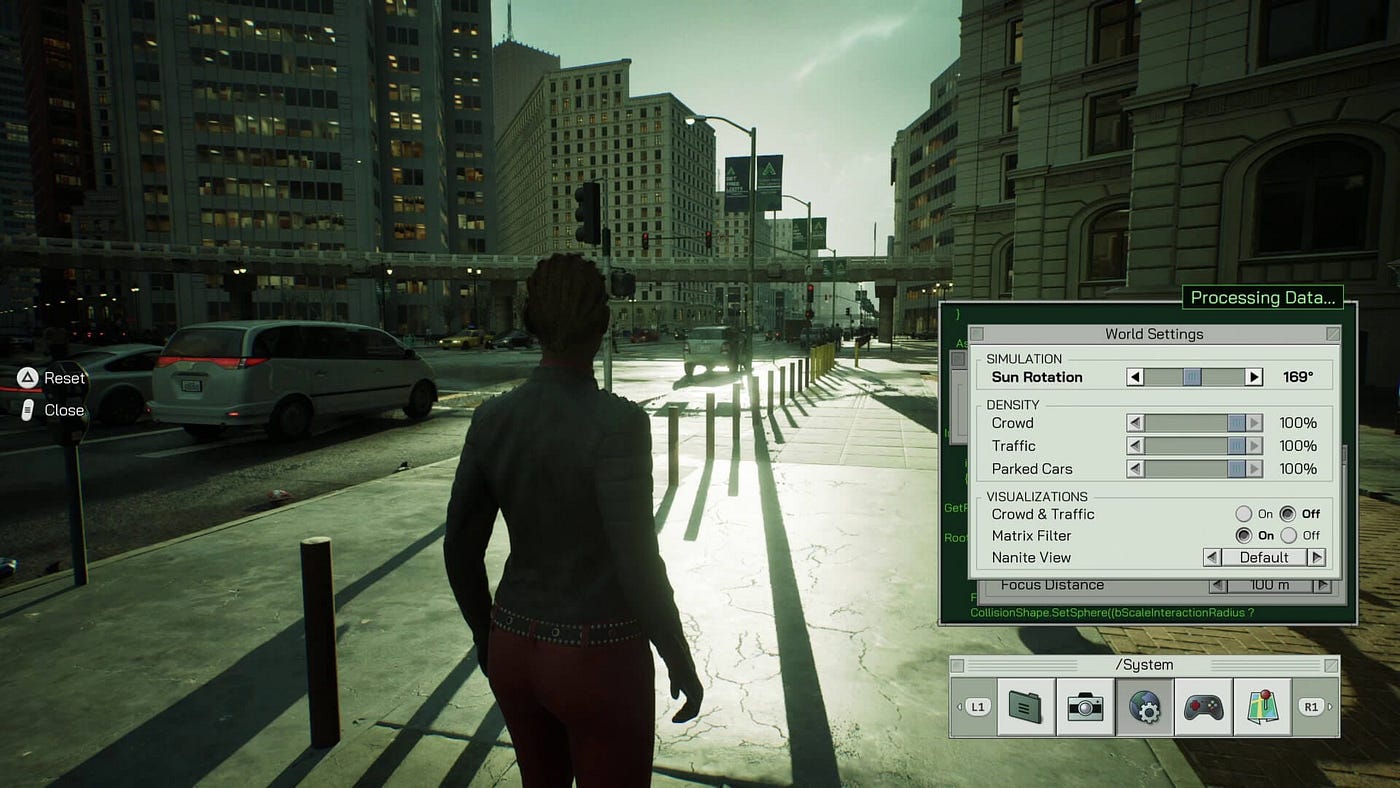Close the World Settings window
1400x788 pixels.
pyautogui.click(x=1332, y=334)
